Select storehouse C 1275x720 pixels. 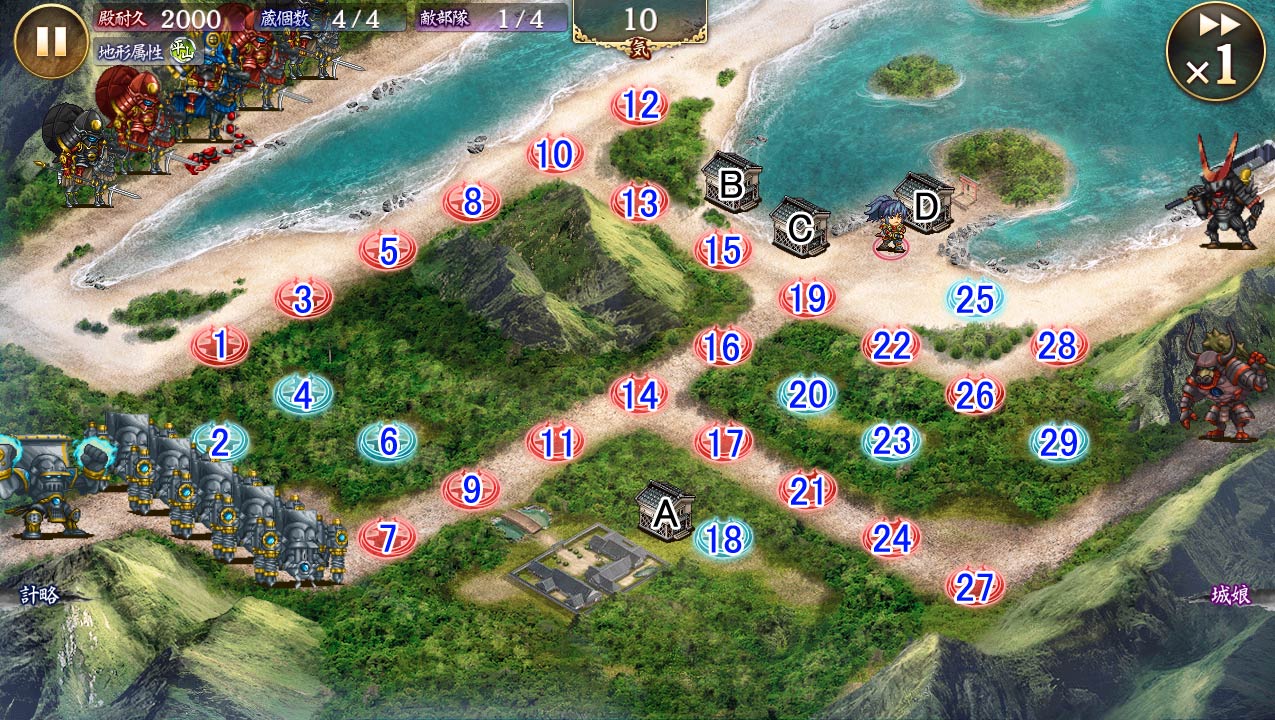800,226
